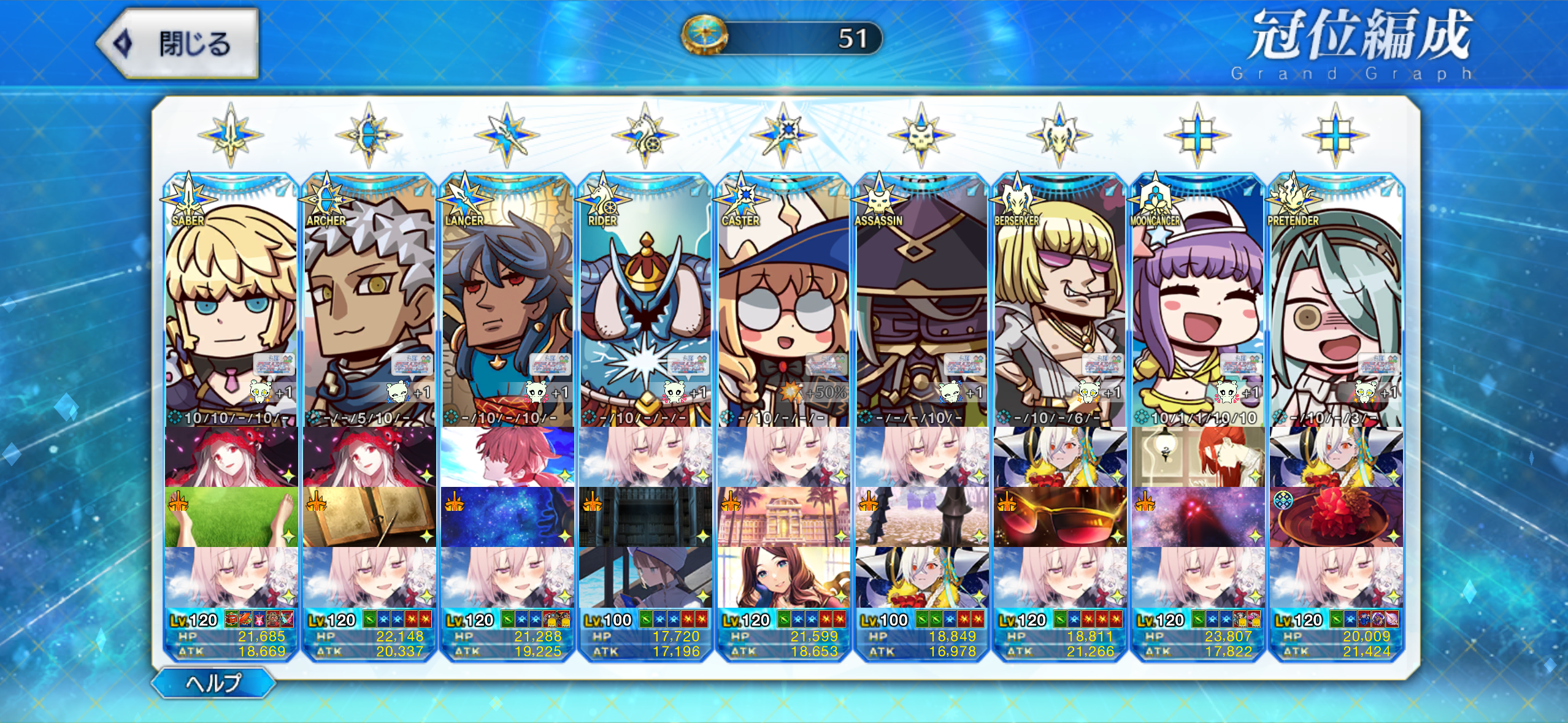Open the palm tree hotel craft essence
This screenshot has height=723, width=1568.
783,517
